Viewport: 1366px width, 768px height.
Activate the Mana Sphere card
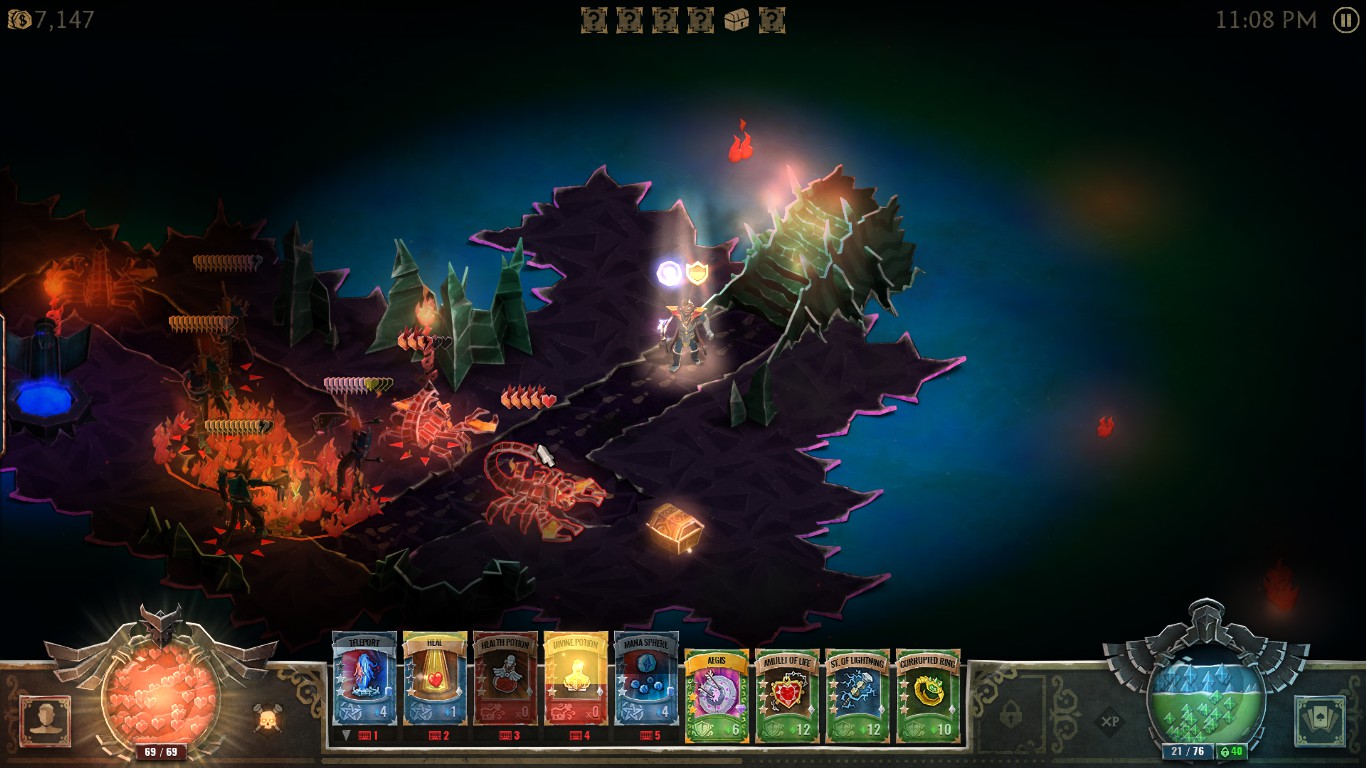click(x=646, y=679)
